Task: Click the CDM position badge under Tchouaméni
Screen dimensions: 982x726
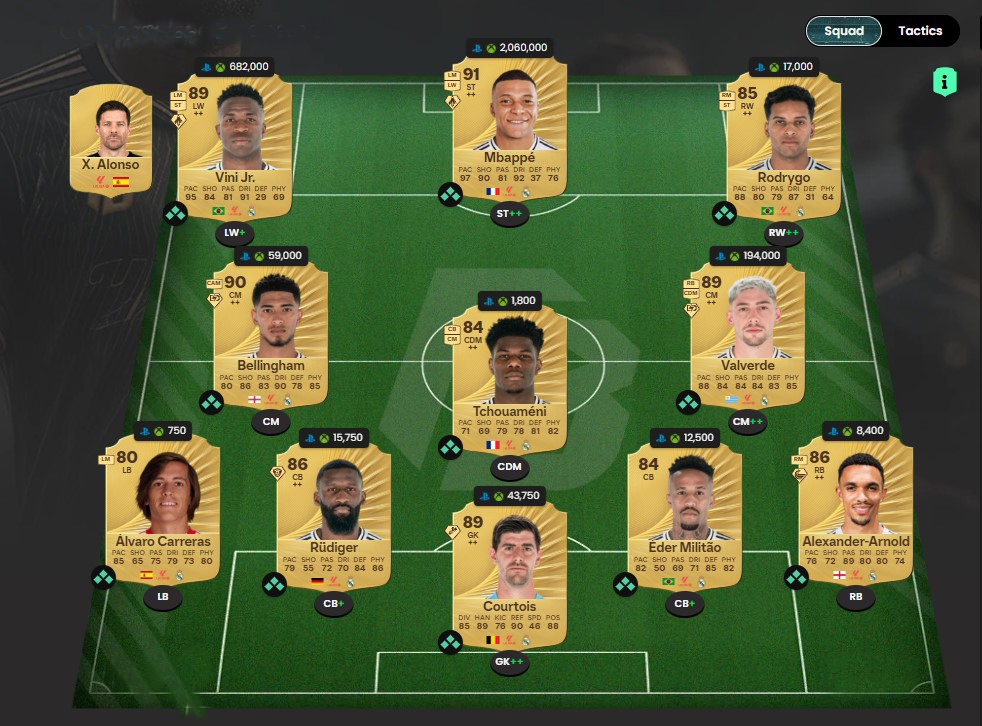Action: pos(509,466)
